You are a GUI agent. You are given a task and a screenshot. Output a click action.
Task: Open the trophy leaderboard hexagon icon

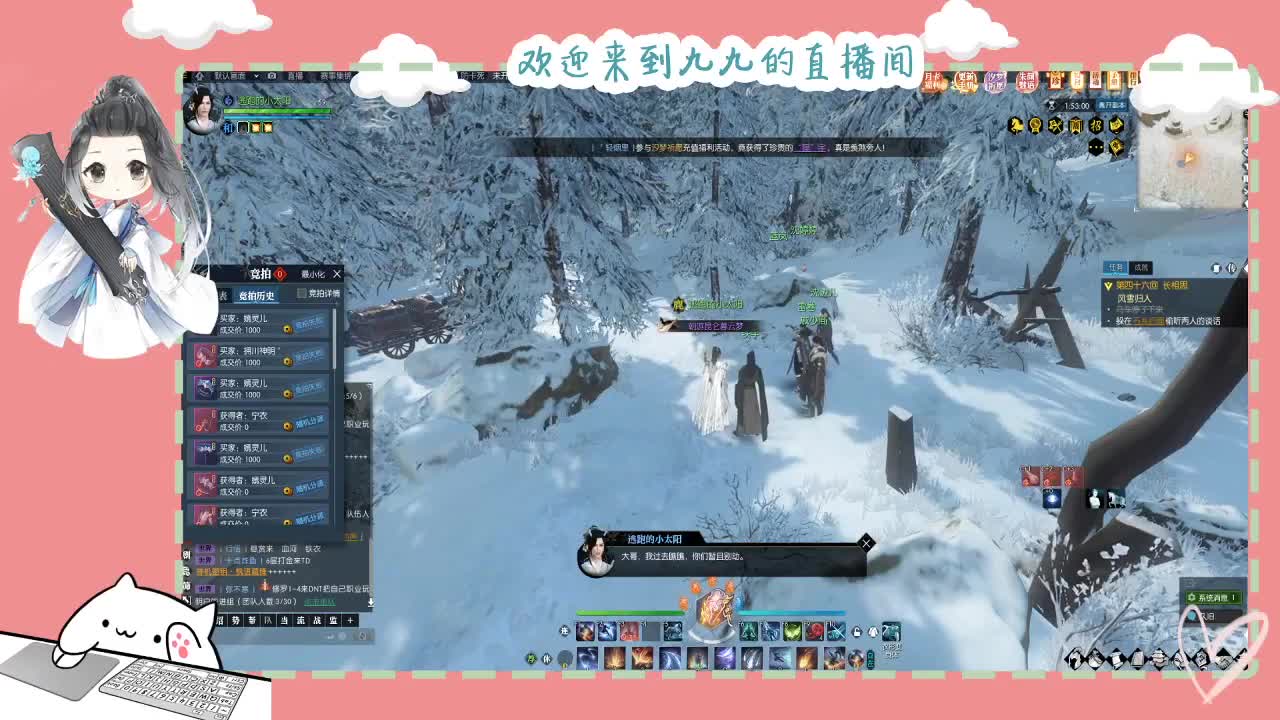click(x=1036, y=126)
